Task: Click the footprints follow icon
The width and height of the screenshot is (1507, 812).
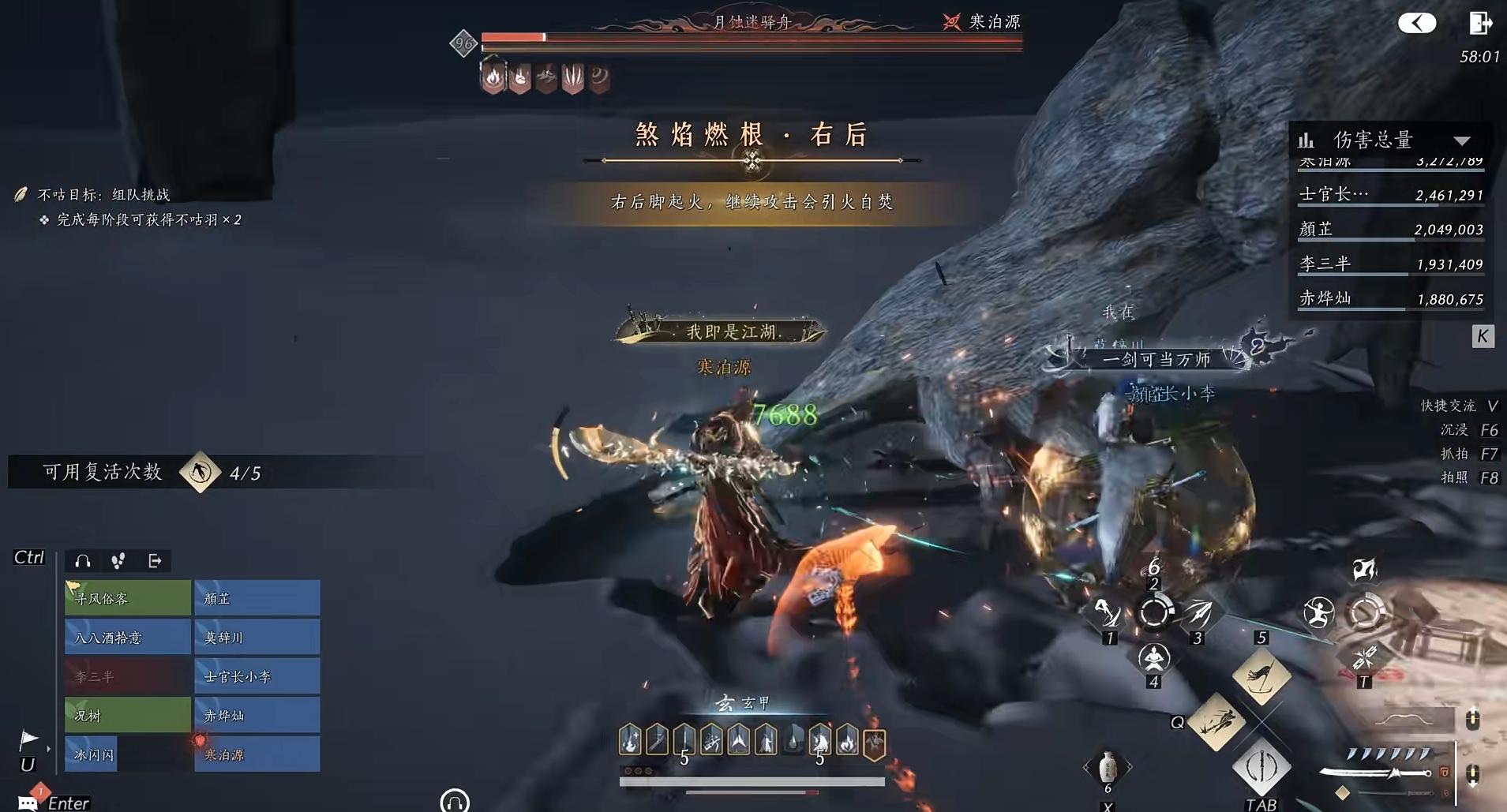Action: [118, 561]
